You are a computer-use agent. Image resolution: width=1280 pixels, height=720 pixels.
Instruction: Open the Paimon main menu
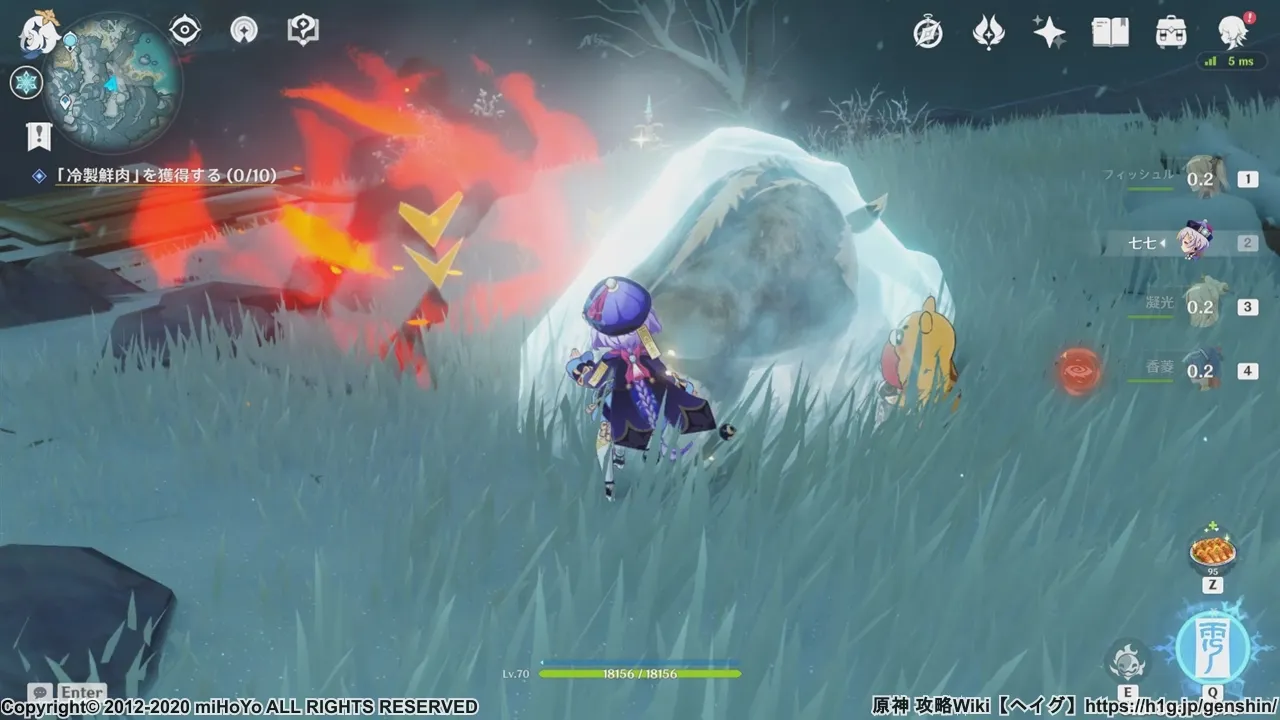click(40, 32)
